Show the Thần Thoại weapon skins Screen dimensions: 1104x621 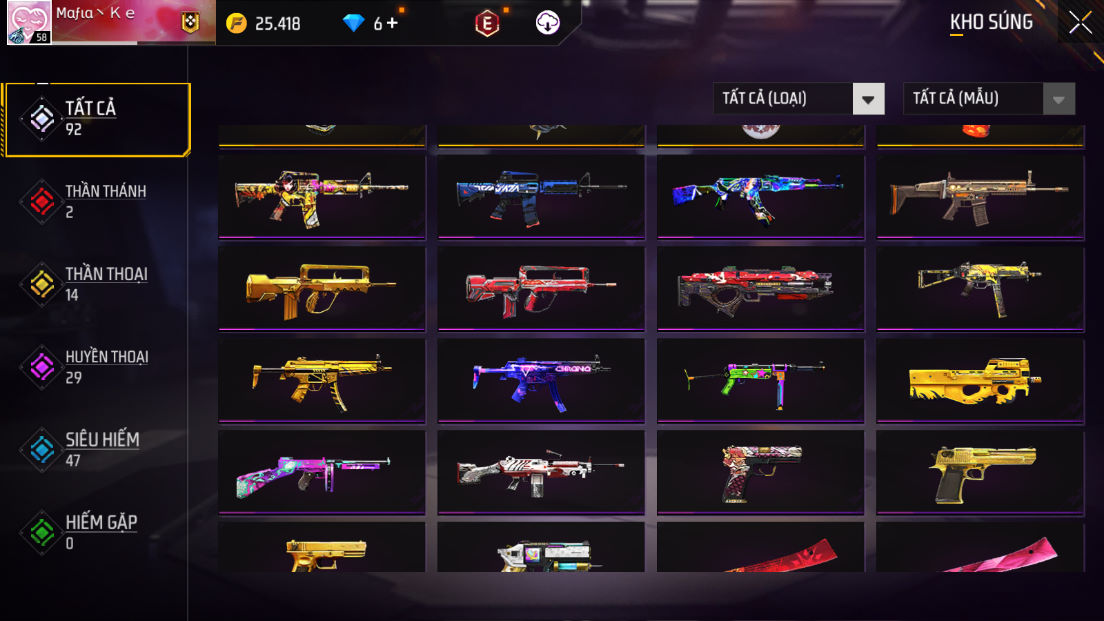(x=96, y=284)
